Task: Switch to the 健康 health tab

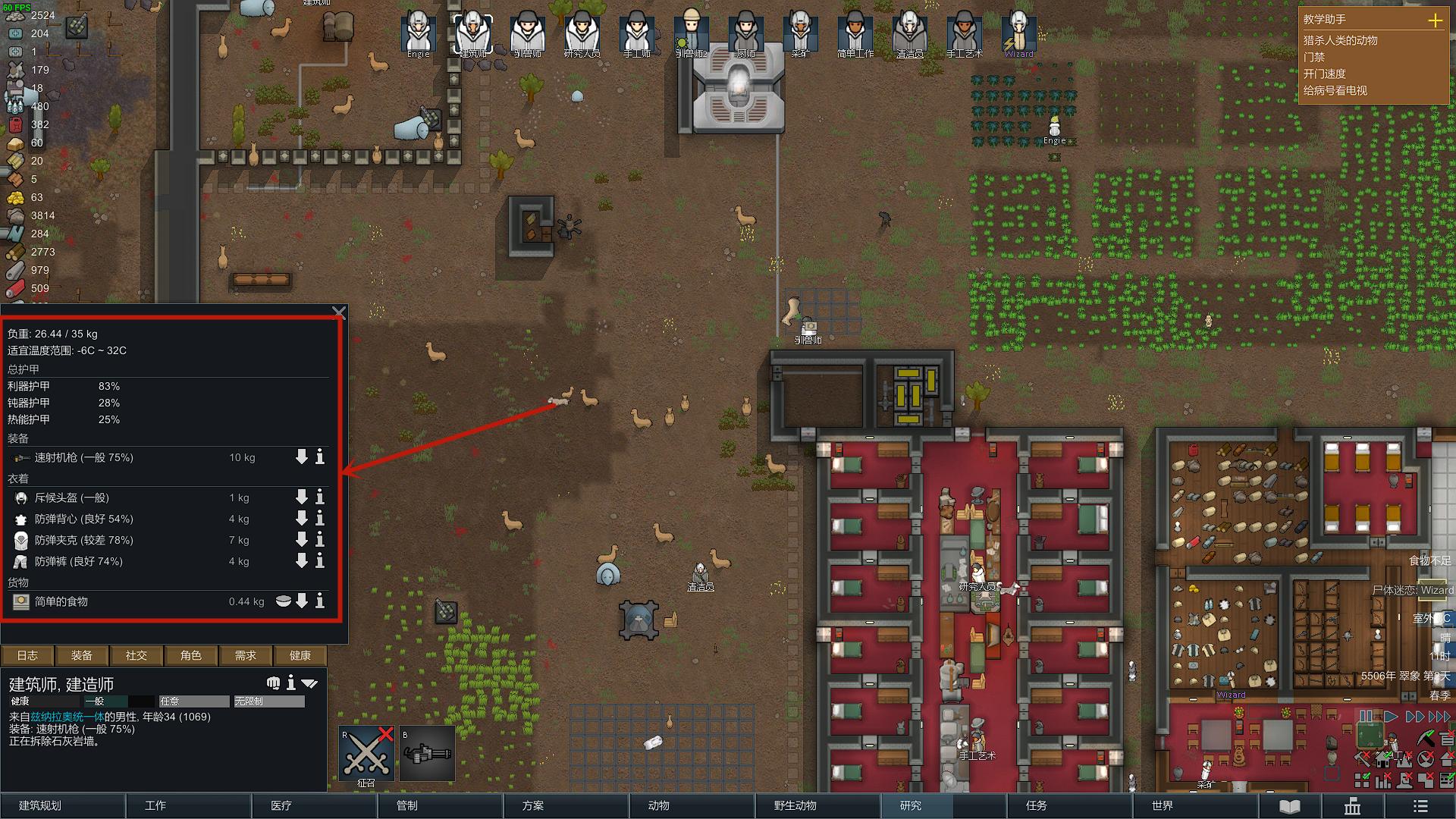Action: pos(300,655)
